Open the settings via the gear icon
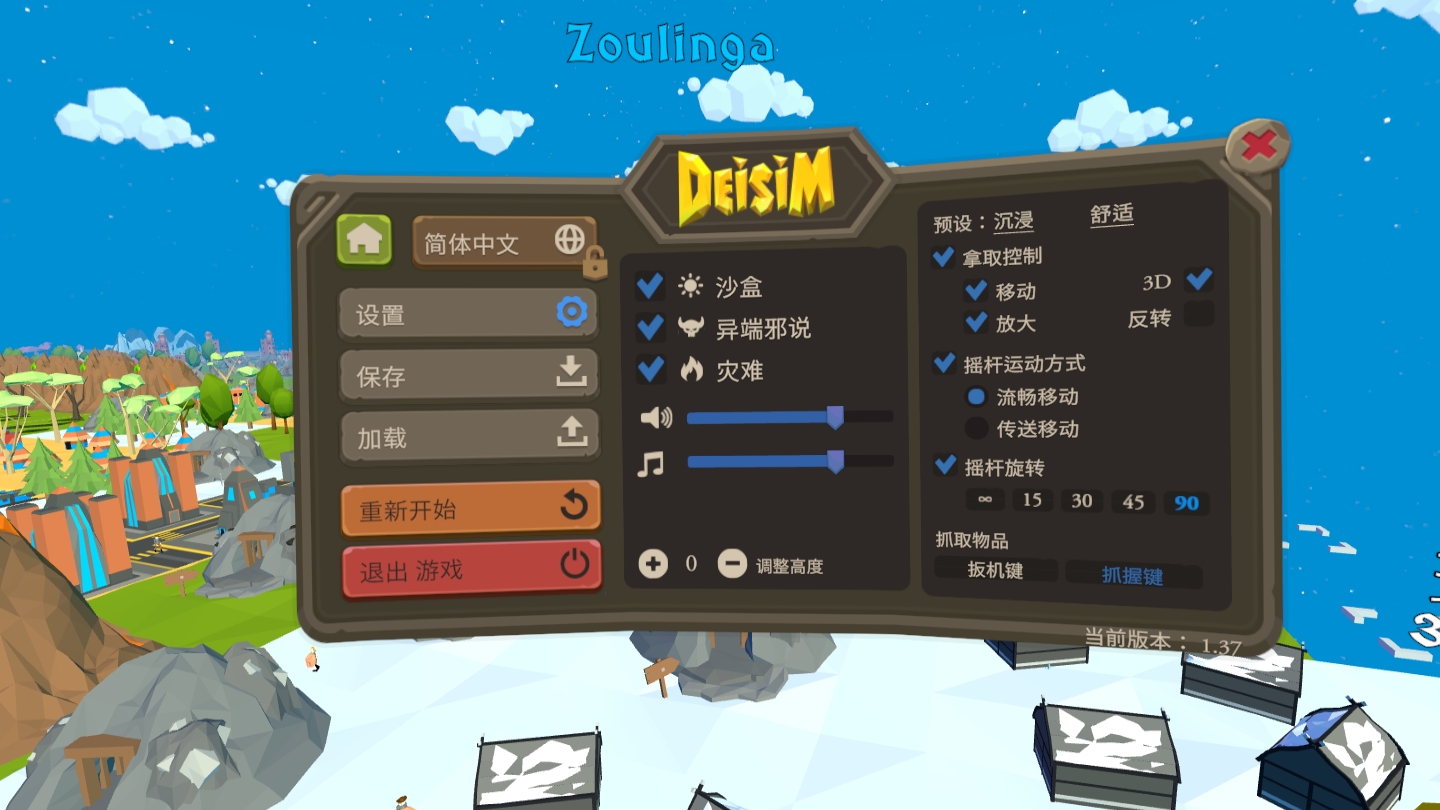 pos(569,312)
